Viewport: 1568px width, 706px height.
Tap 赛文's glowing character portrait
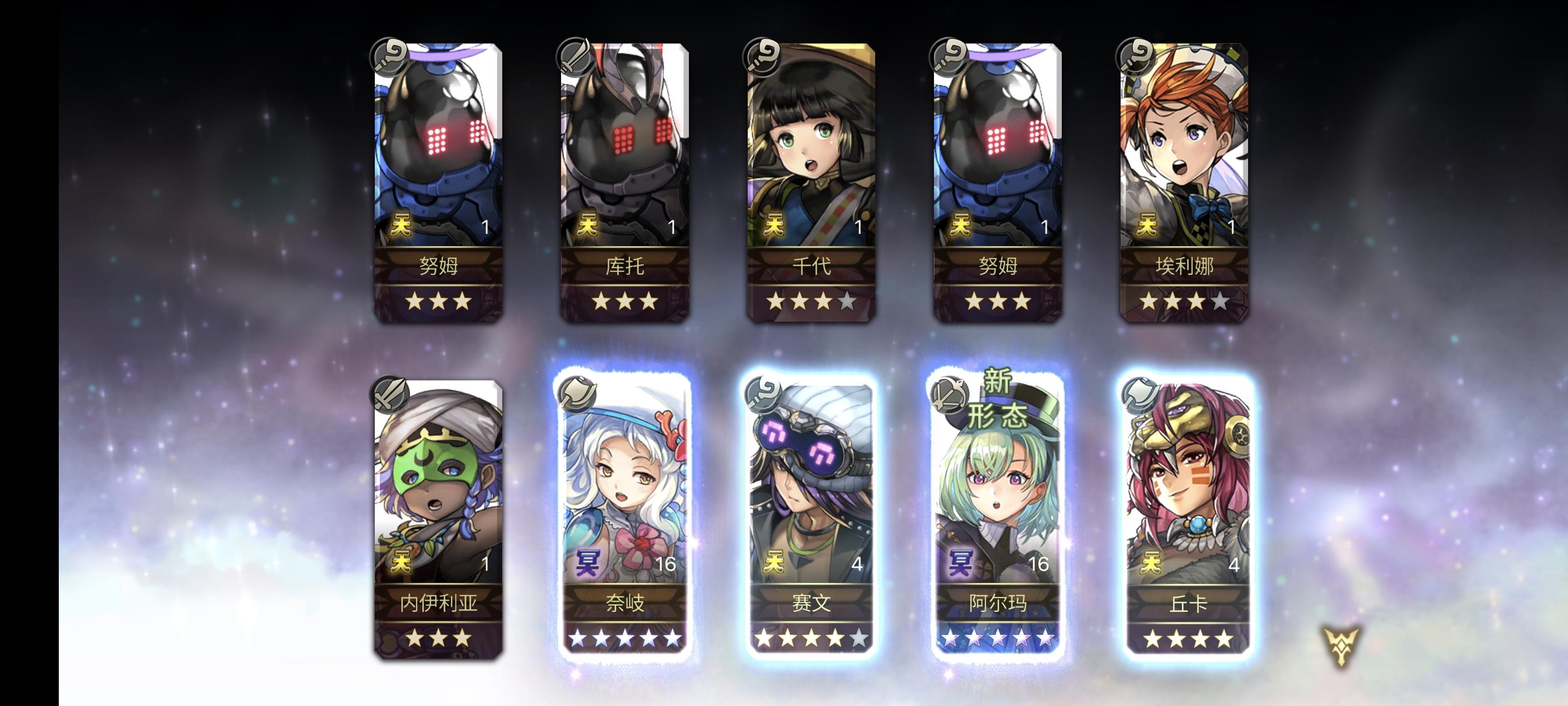pyautogui.click(x=812, y=487)
